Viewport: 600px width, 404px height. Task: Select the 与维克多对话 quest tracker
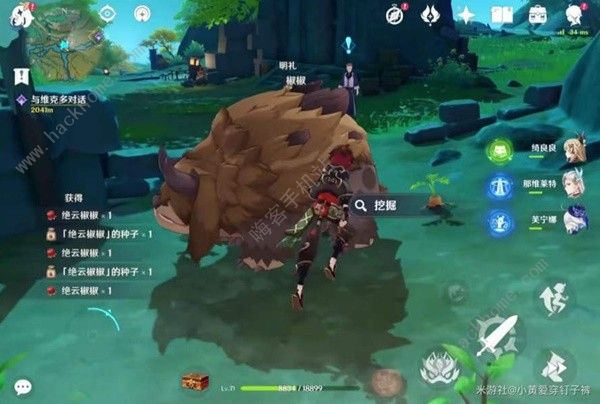(x=60, y=100)
